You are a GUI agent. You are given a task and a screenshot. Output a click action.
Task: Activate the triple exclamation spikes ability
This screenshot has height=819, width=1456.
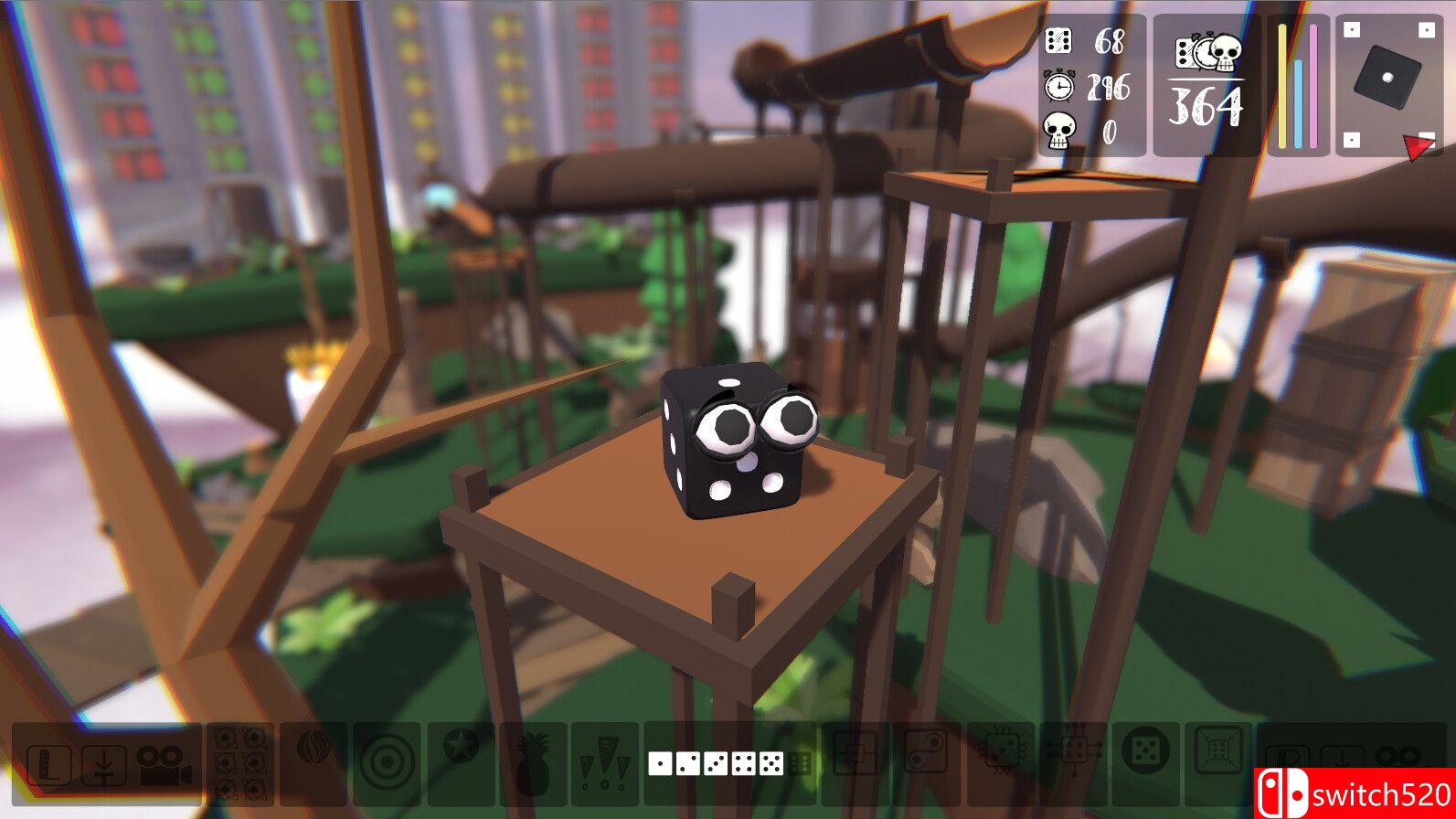[605, 763]
